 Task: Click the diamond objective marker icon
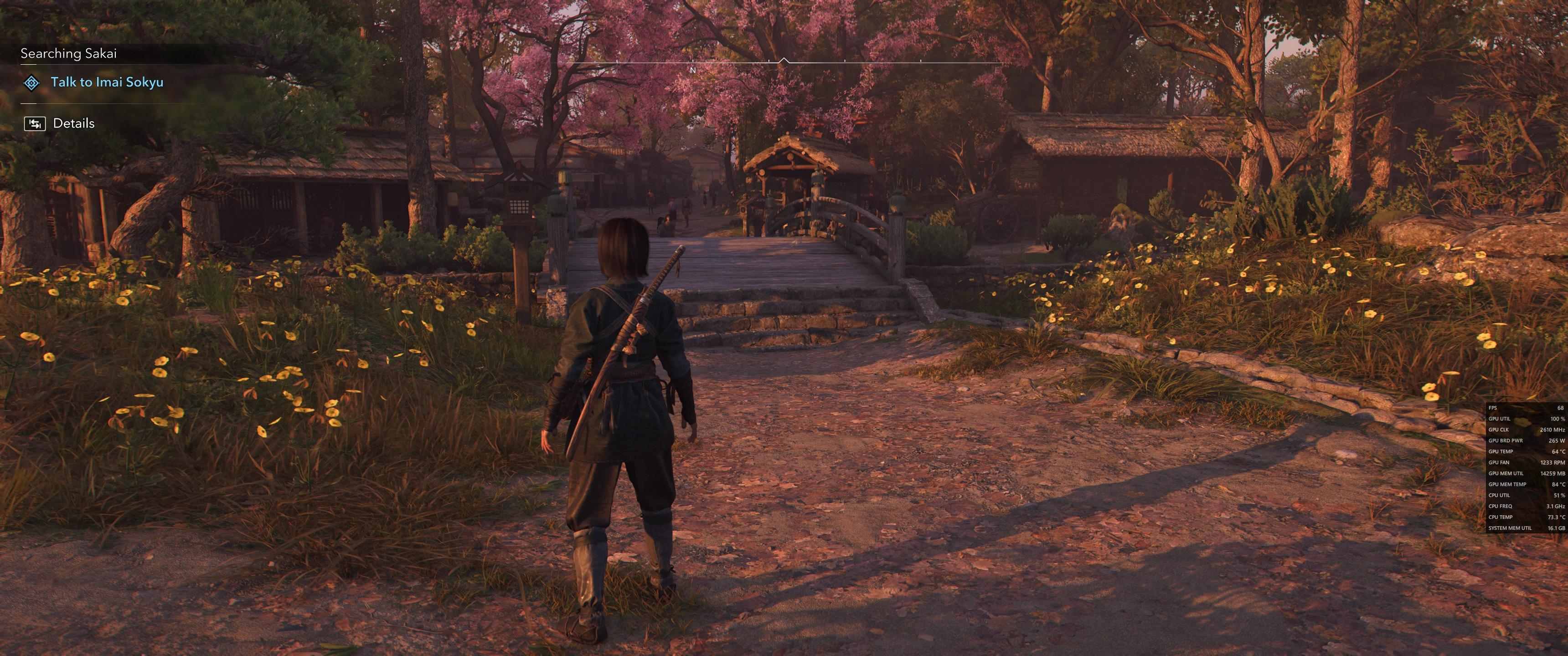click(31, 83)
